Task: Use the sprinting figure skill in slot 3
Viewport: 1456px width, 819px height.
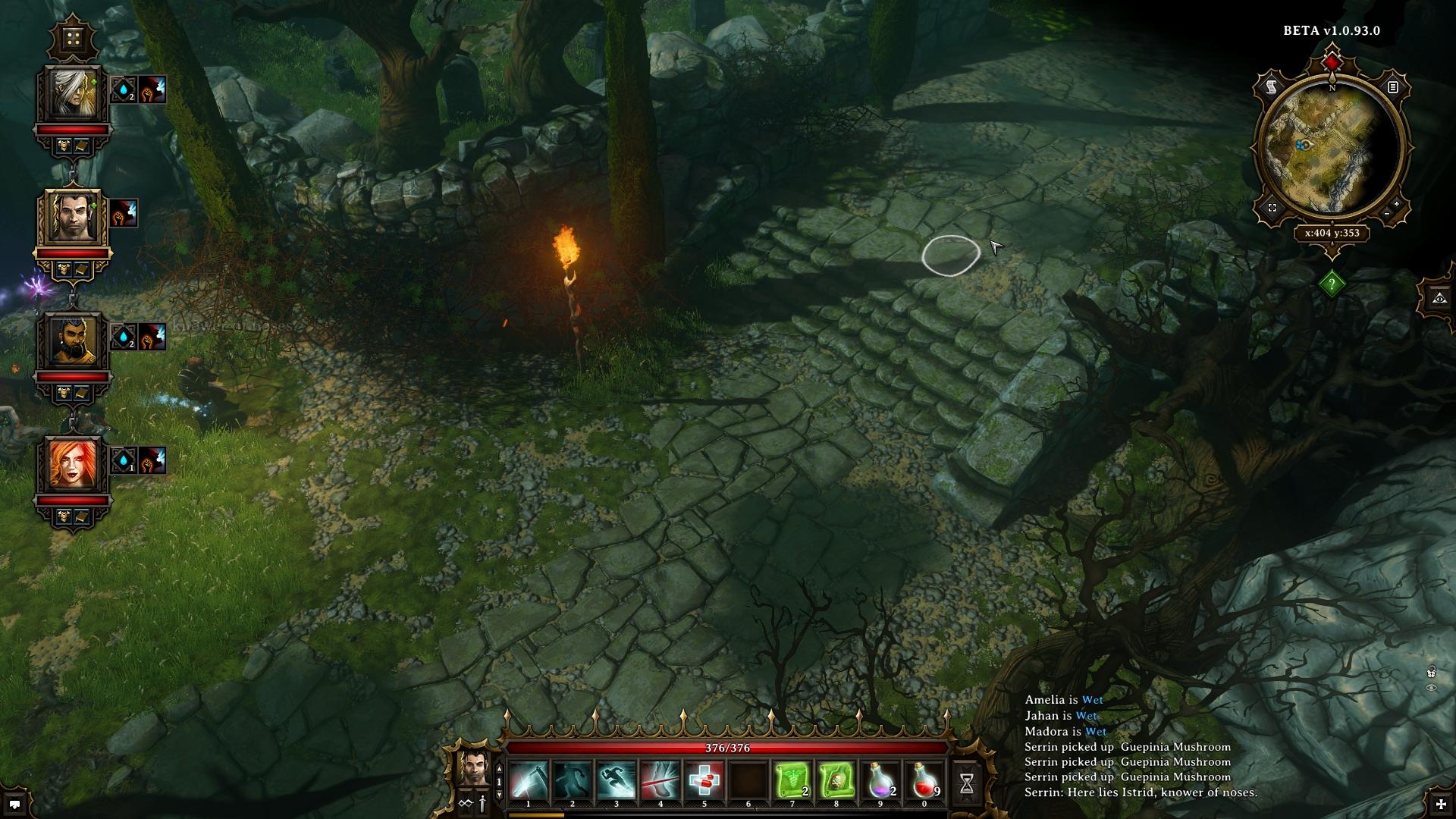Action: 617,780
